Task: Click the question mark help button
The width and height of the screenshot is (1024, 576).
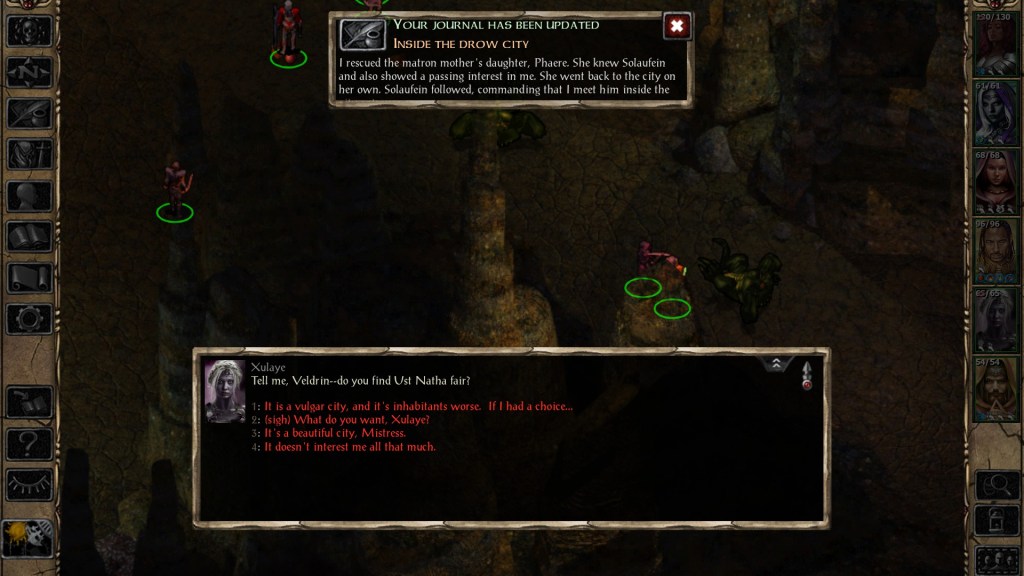Action: pos(29,443)
